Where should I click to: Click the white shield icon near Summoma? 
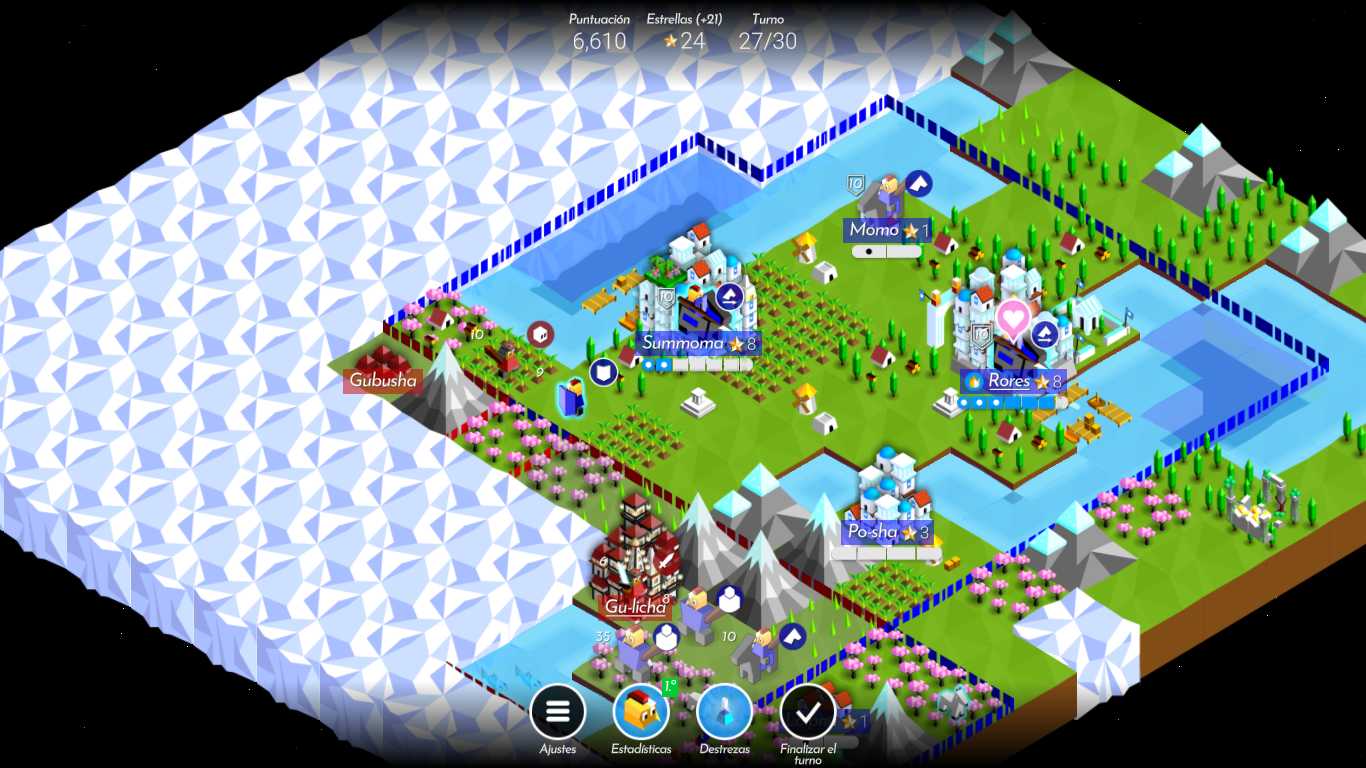604,371
